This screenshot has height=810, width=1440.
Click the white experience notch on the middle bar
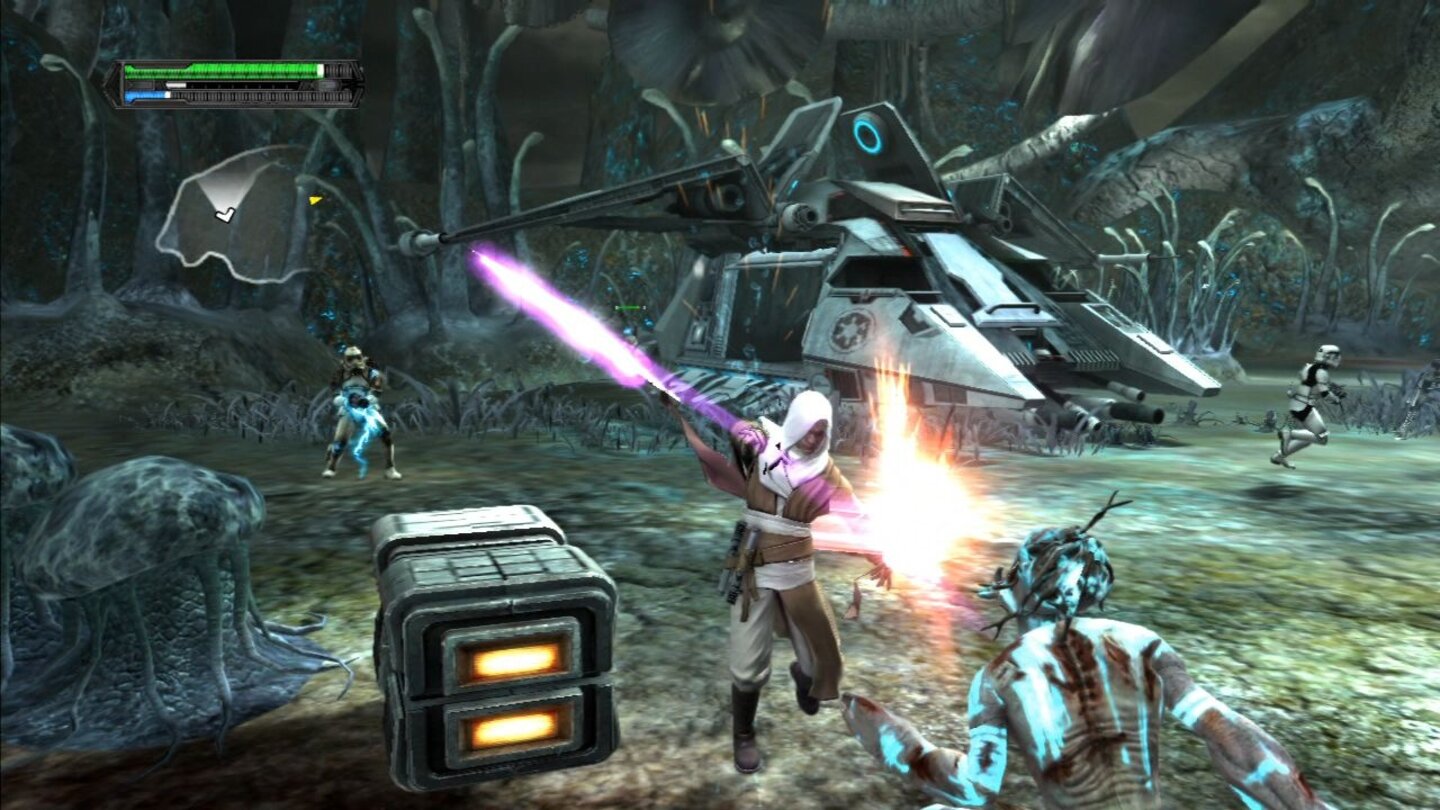[x=175, y=84]
